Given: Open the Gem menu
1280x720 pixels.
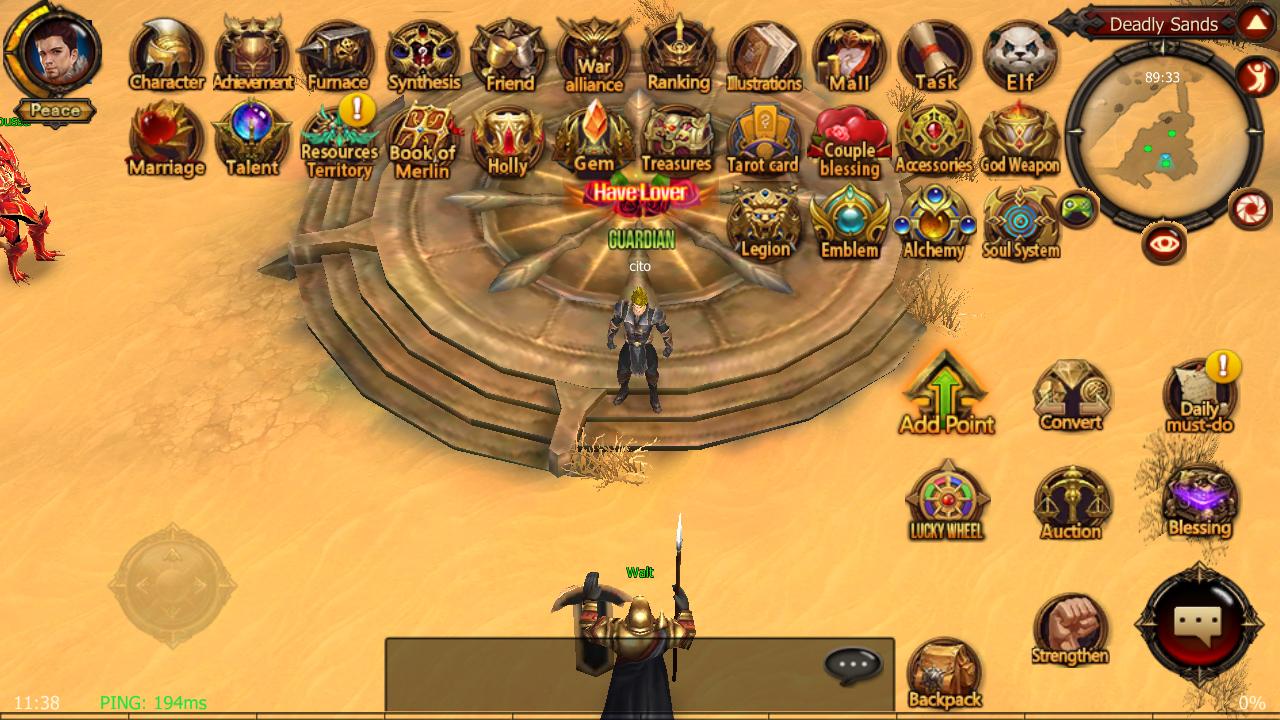Looking at the screenshot, I should (x=594, y=138).
